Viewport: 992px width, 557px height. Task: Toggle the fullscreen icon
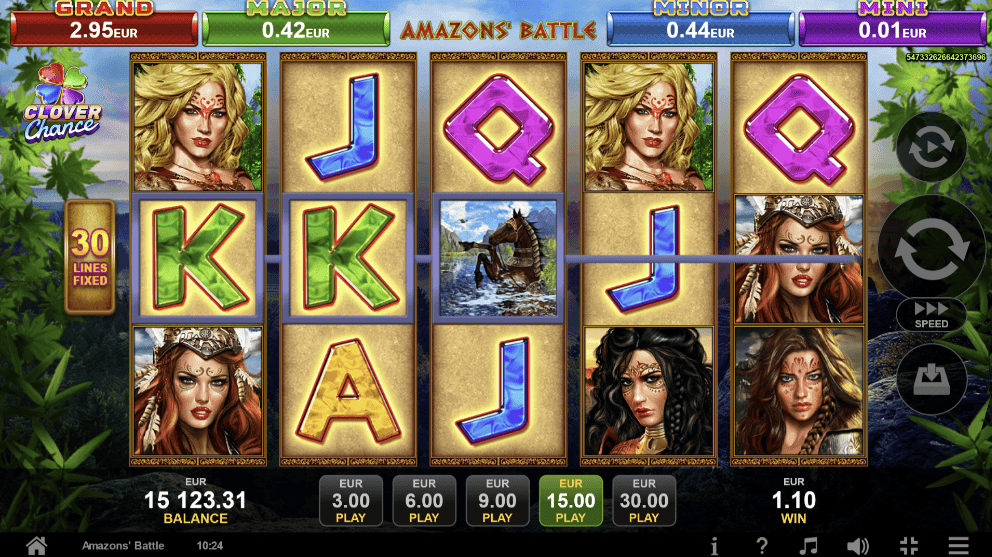[x=908, y=546]
